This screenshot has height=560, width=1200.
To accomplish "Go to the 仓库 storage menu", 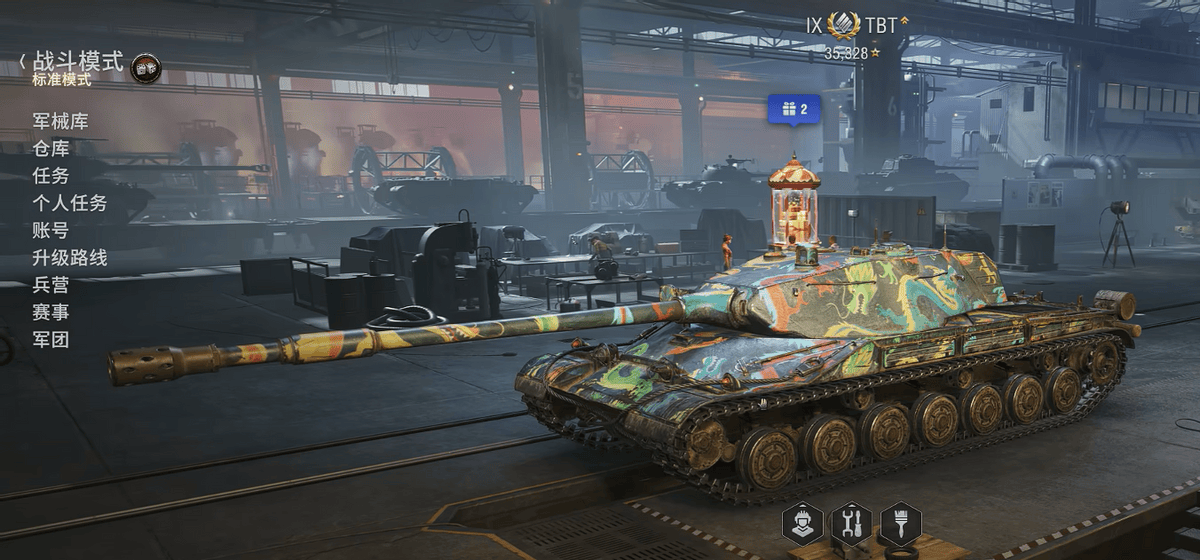I will pyautogui.click(x=51, y=149).
